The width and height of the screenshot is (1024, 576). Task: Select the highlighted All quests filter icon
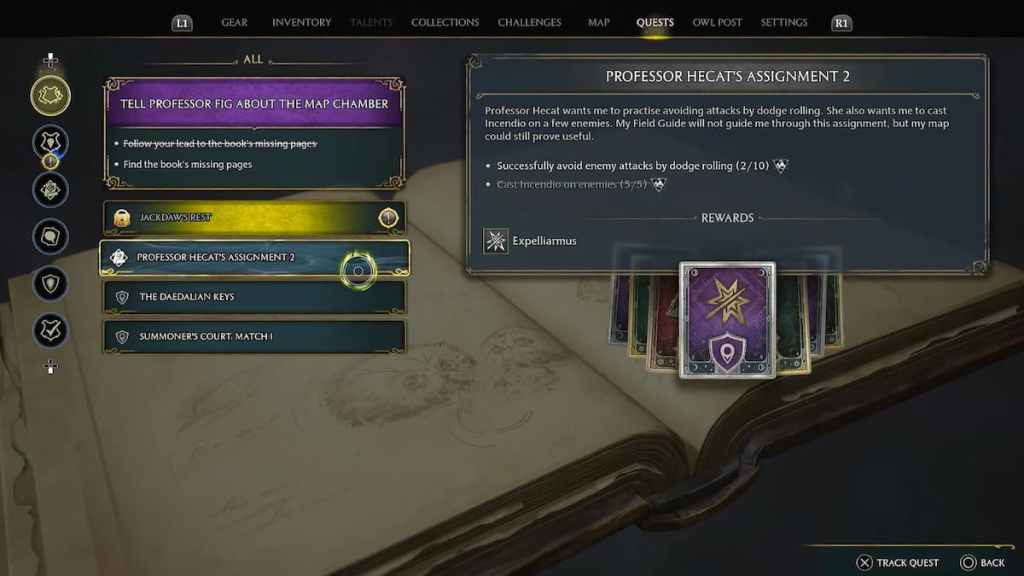[x=50, y=96]
